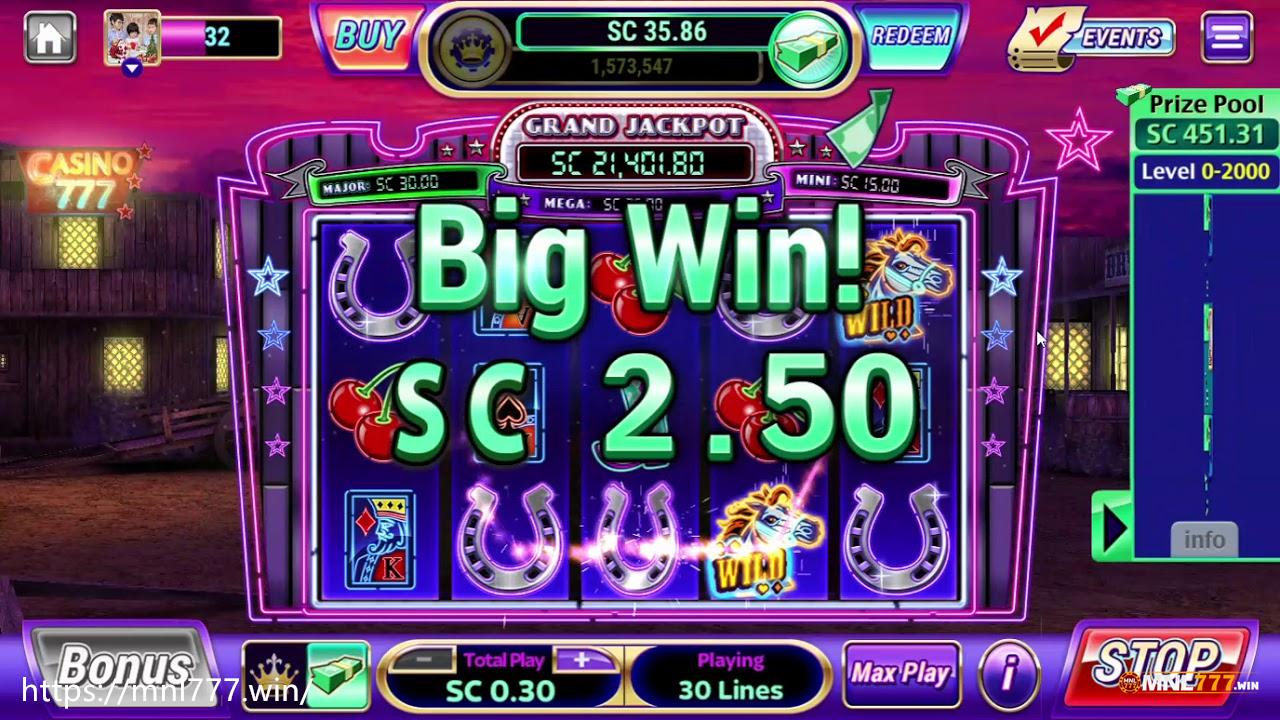
Task: Open the paytable info button
Action: pos(1008,674)
